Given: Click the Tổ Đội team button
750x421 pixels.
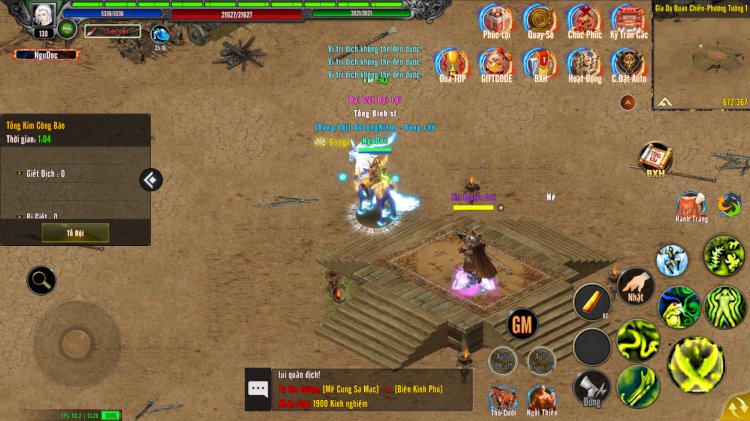Looking at the screenshot, I should pyautogui.click(x=75, y=232).
